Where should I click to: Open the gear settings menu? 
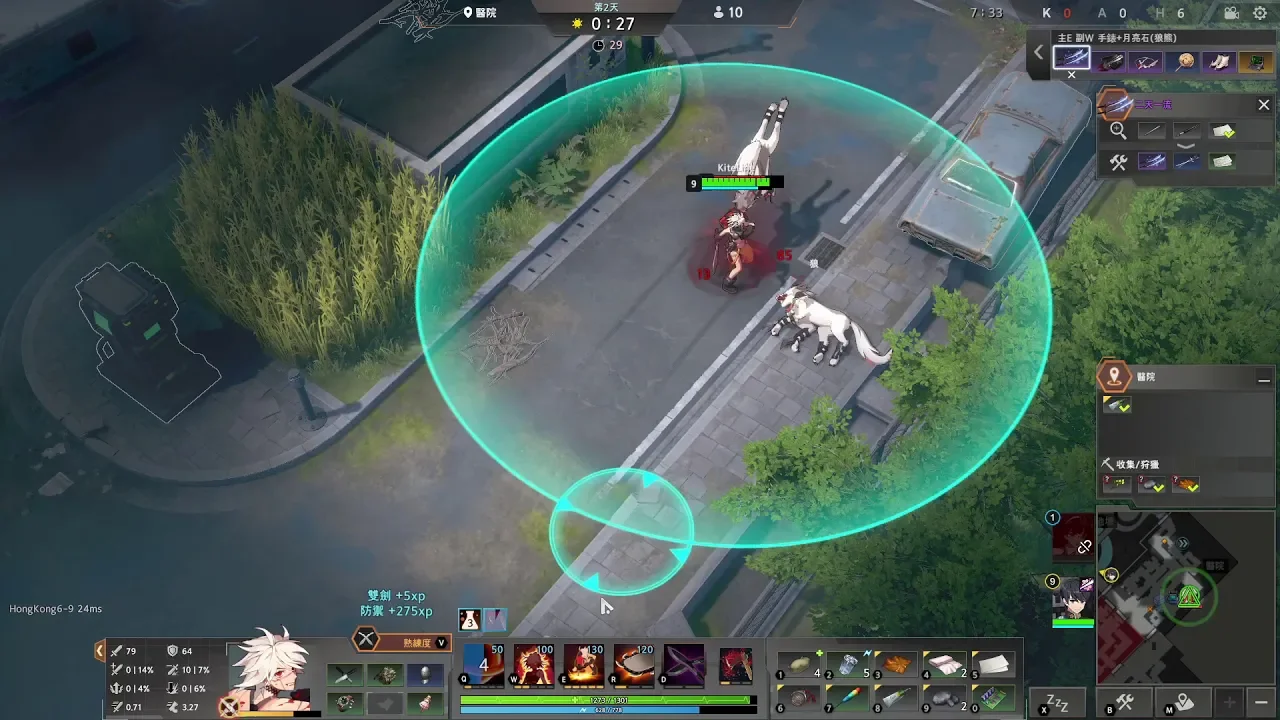coord(1260,13)
